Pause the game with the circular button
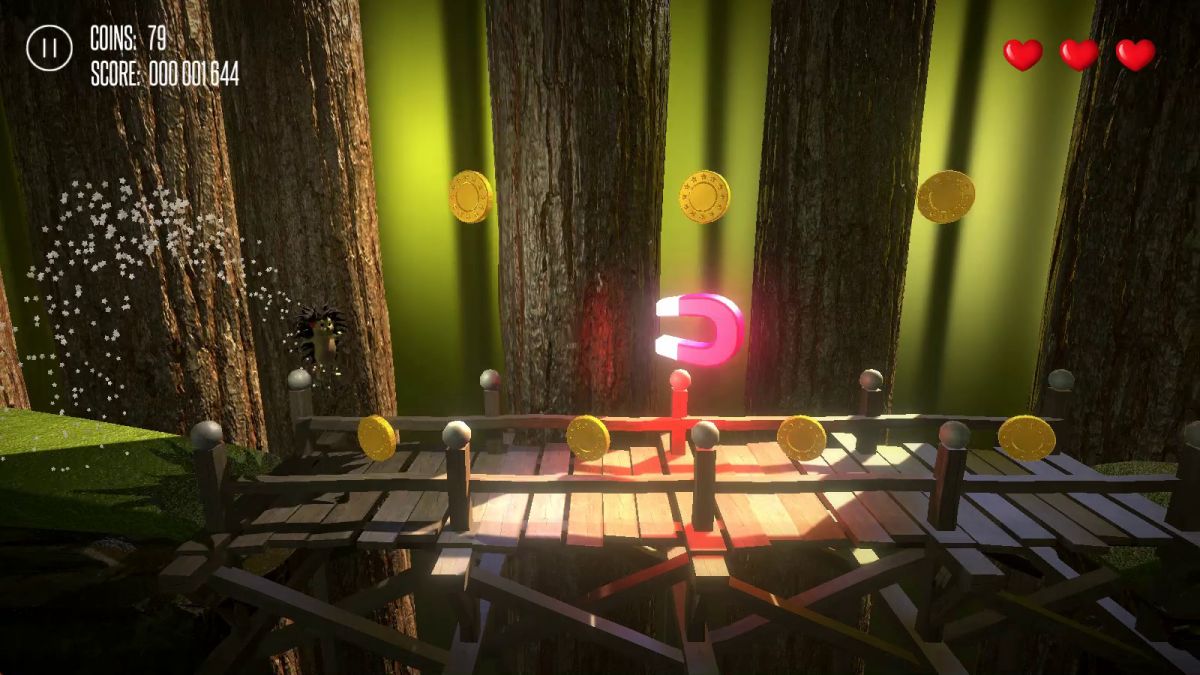The width and height of the screenshot is (1200, 675). (x=49, y=47)
